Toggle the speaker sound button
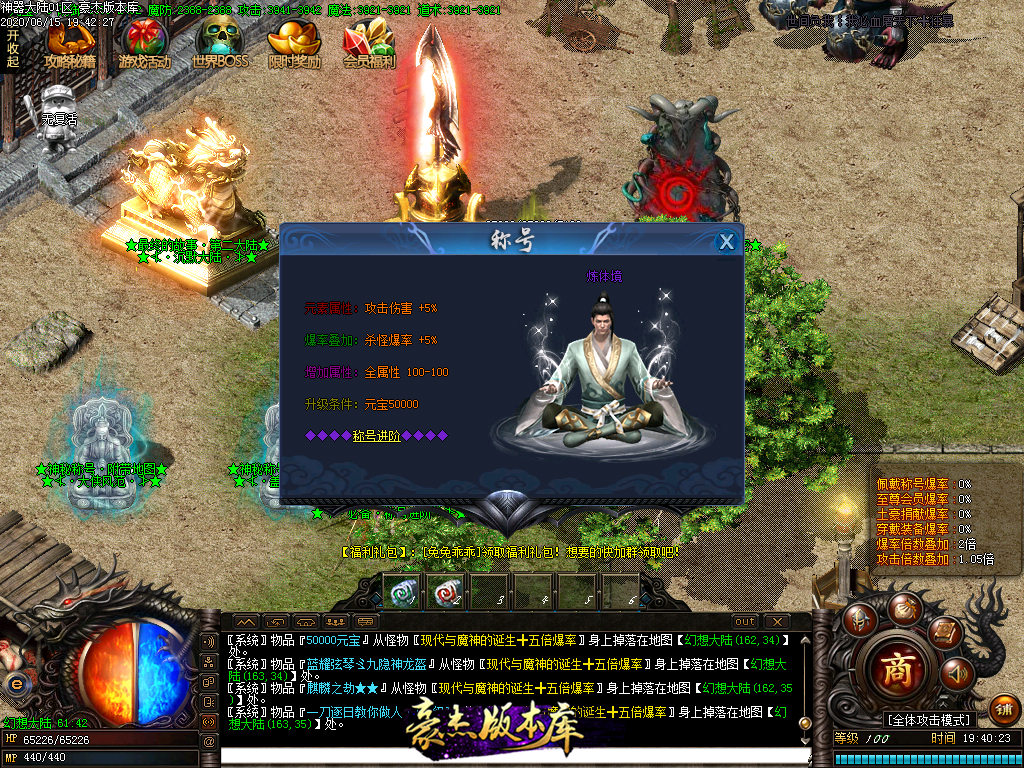 coord(956,674)
